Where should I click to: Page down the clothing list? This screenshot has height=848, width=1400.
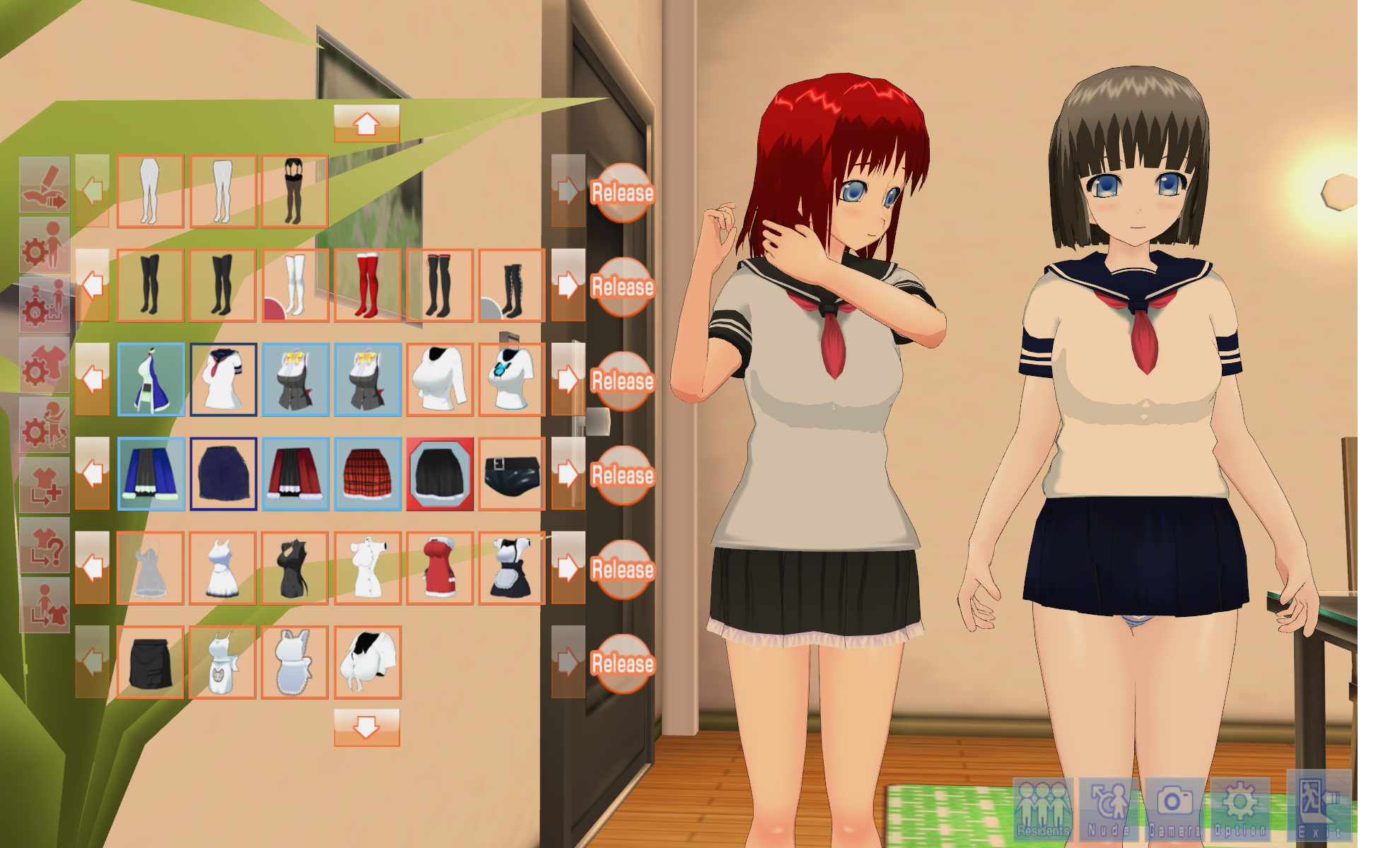coord(366,728)
